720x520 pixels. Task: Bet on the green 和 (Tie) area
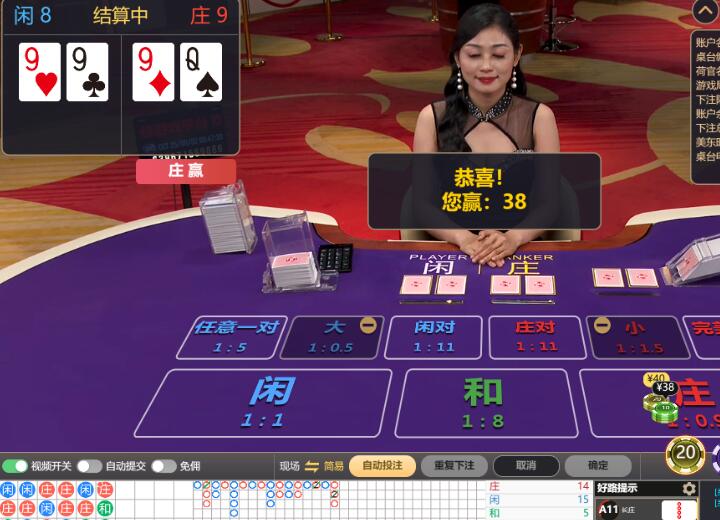pyautogui.click(x=482, y=402)
